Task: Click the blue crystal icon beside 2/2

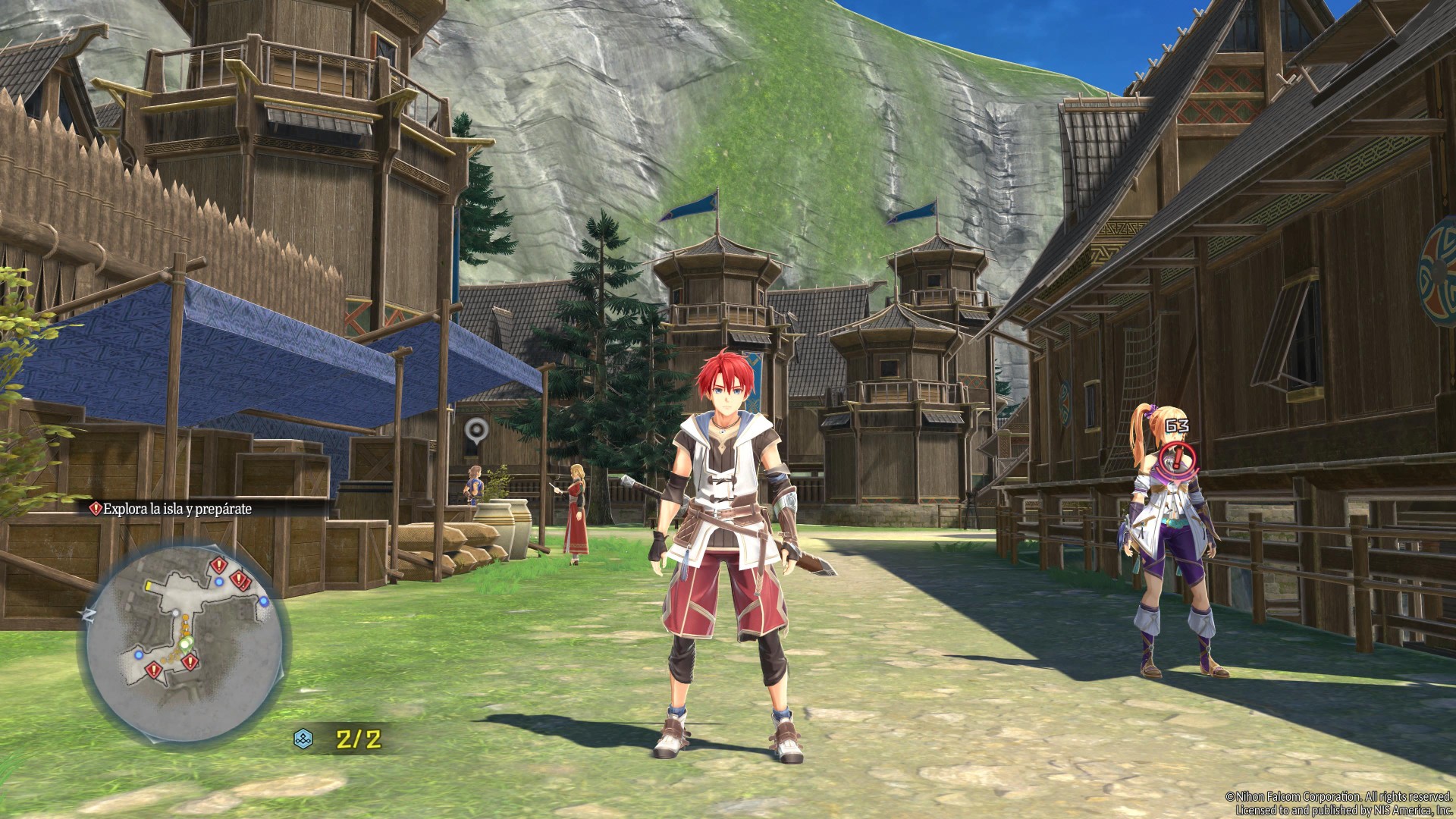Action: pyautogui.click(x=303, y=739)
